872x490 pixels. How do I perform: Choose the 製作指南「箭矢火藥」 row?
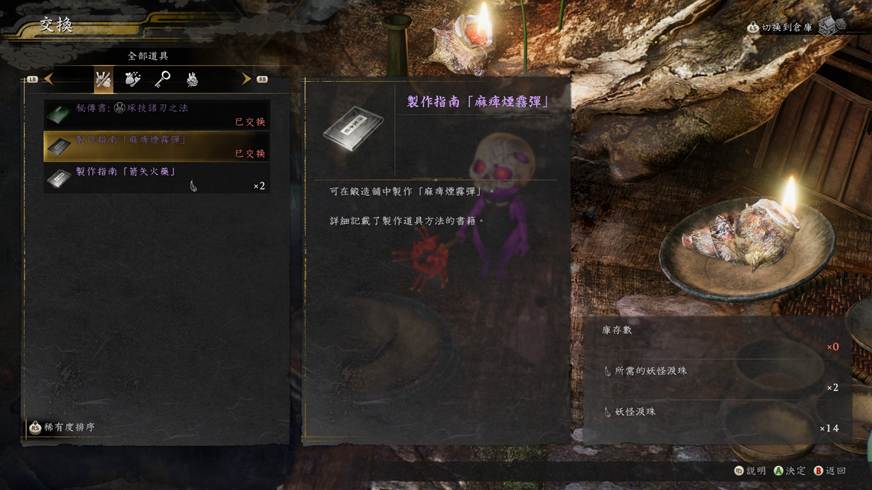coord(156,178)
